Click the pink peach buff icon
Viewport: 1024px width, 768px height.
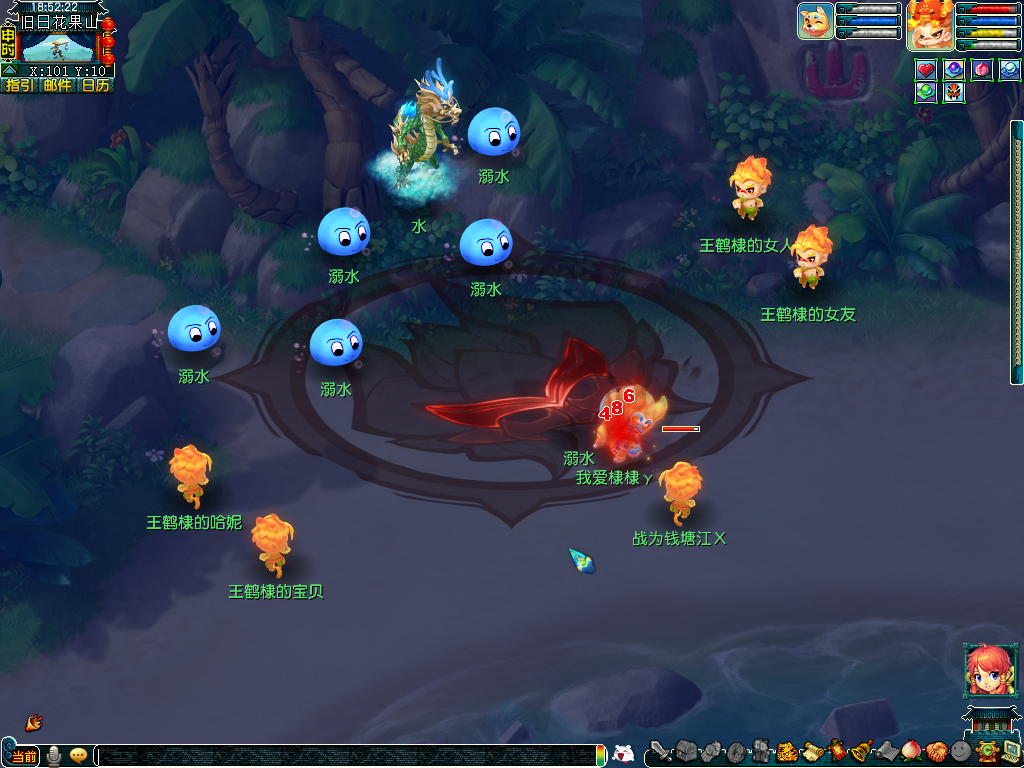982,70
